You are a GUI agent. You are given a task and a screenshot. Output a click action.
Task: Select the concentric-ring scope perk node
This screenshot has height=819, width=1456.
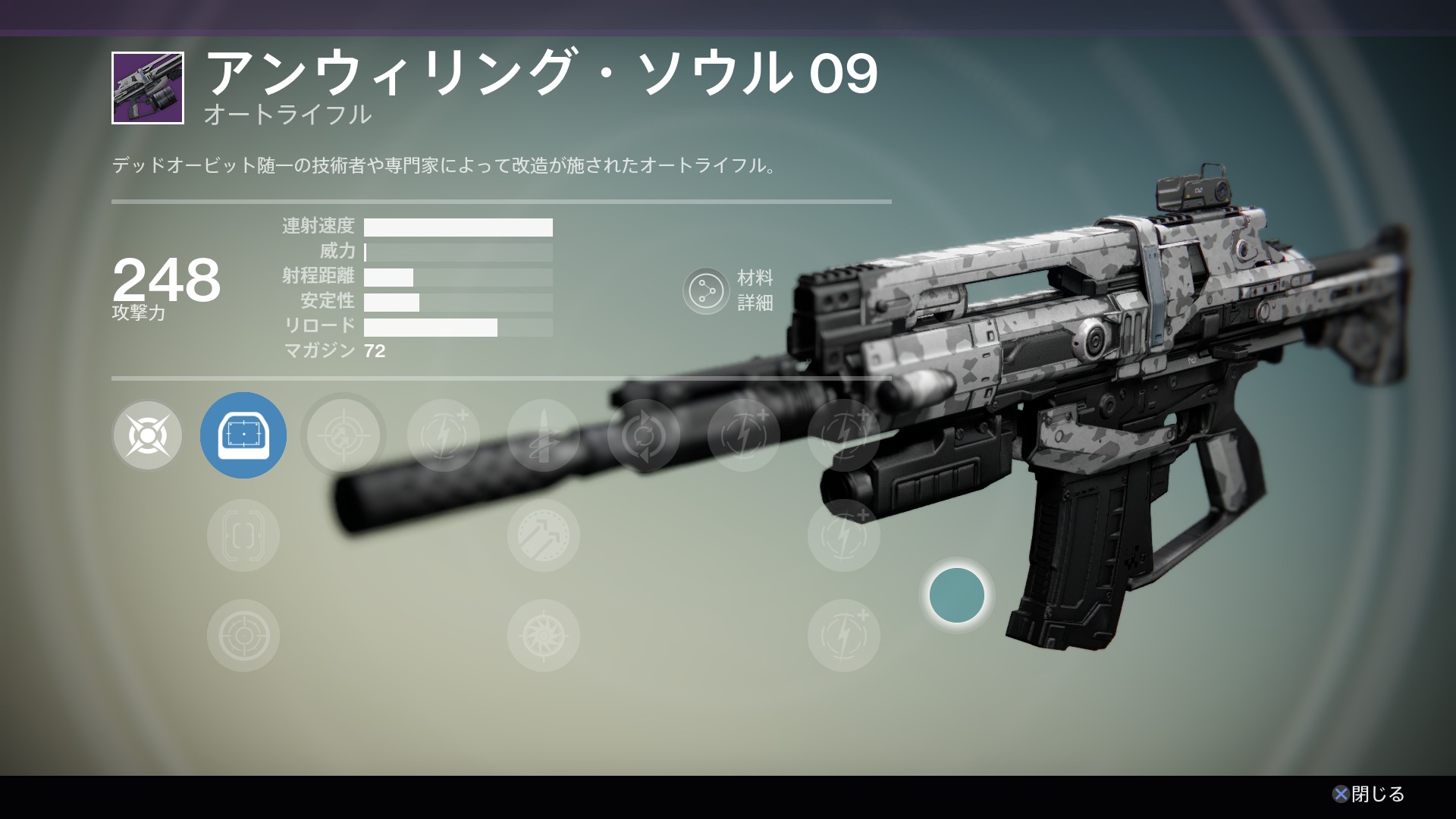(x=243, y=635)
